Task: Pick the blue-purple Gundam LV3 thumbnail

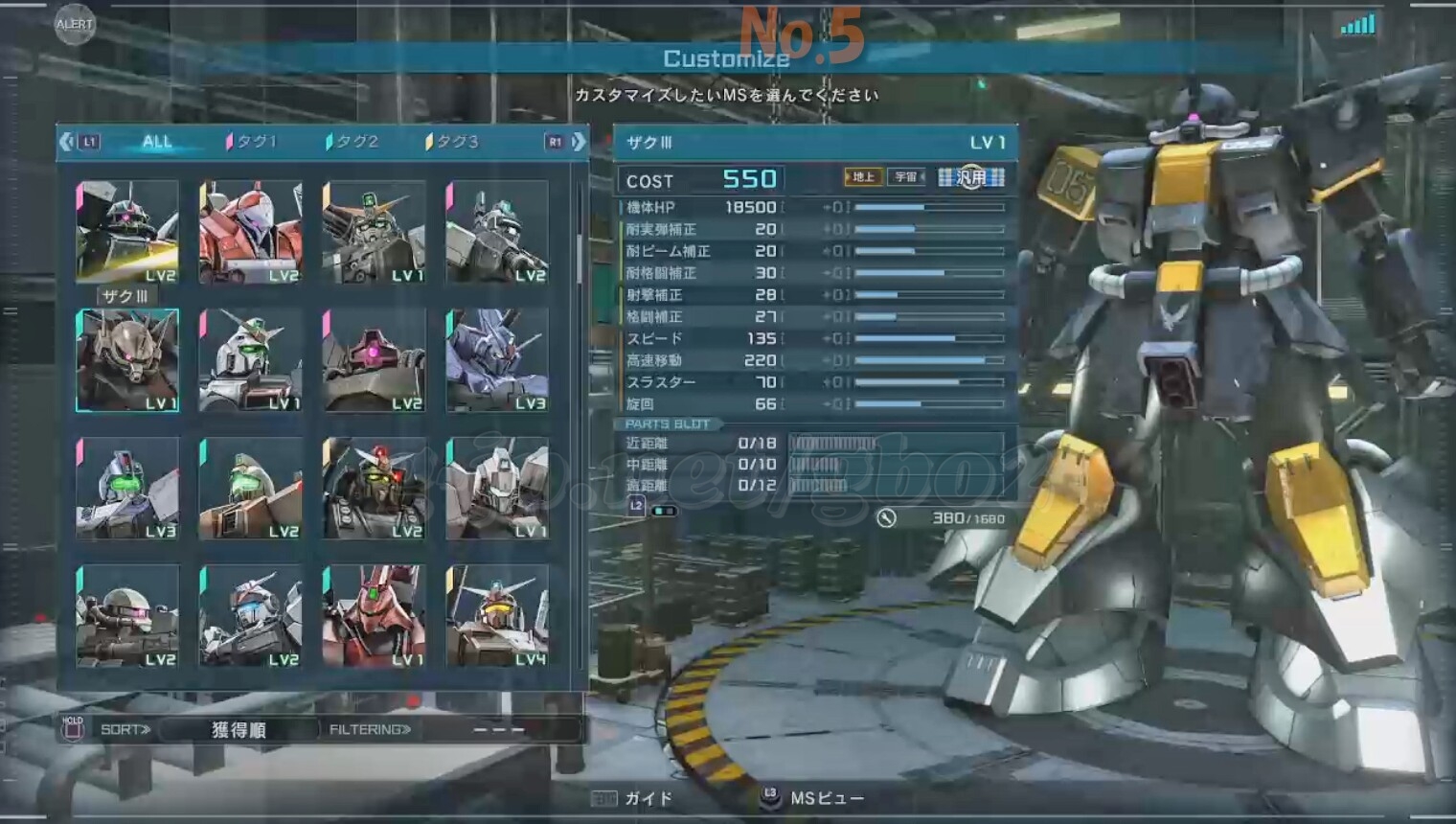Action: (497, 360)
